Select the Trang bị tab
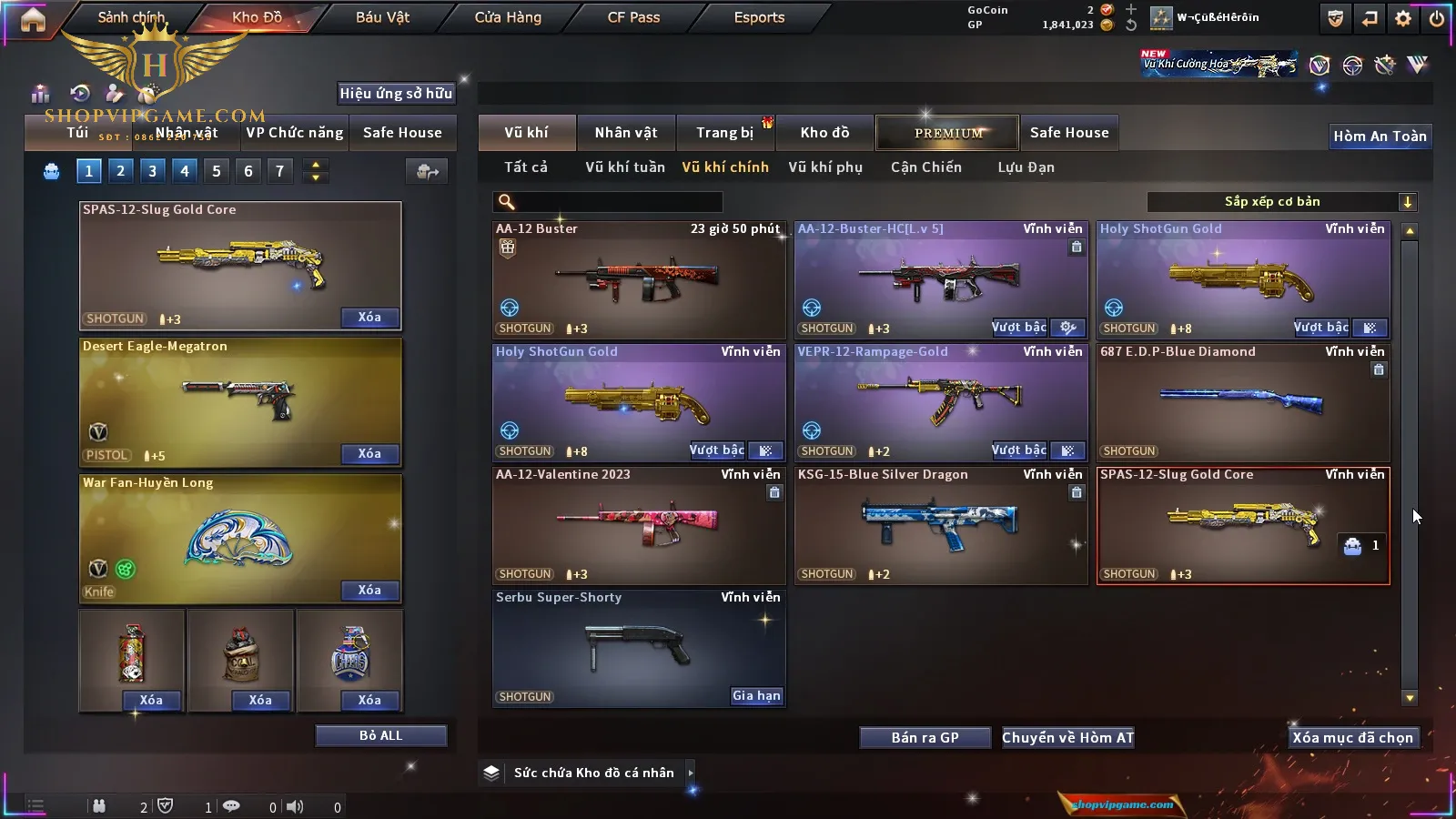1456x819 pixels. [x=725, y=133]
